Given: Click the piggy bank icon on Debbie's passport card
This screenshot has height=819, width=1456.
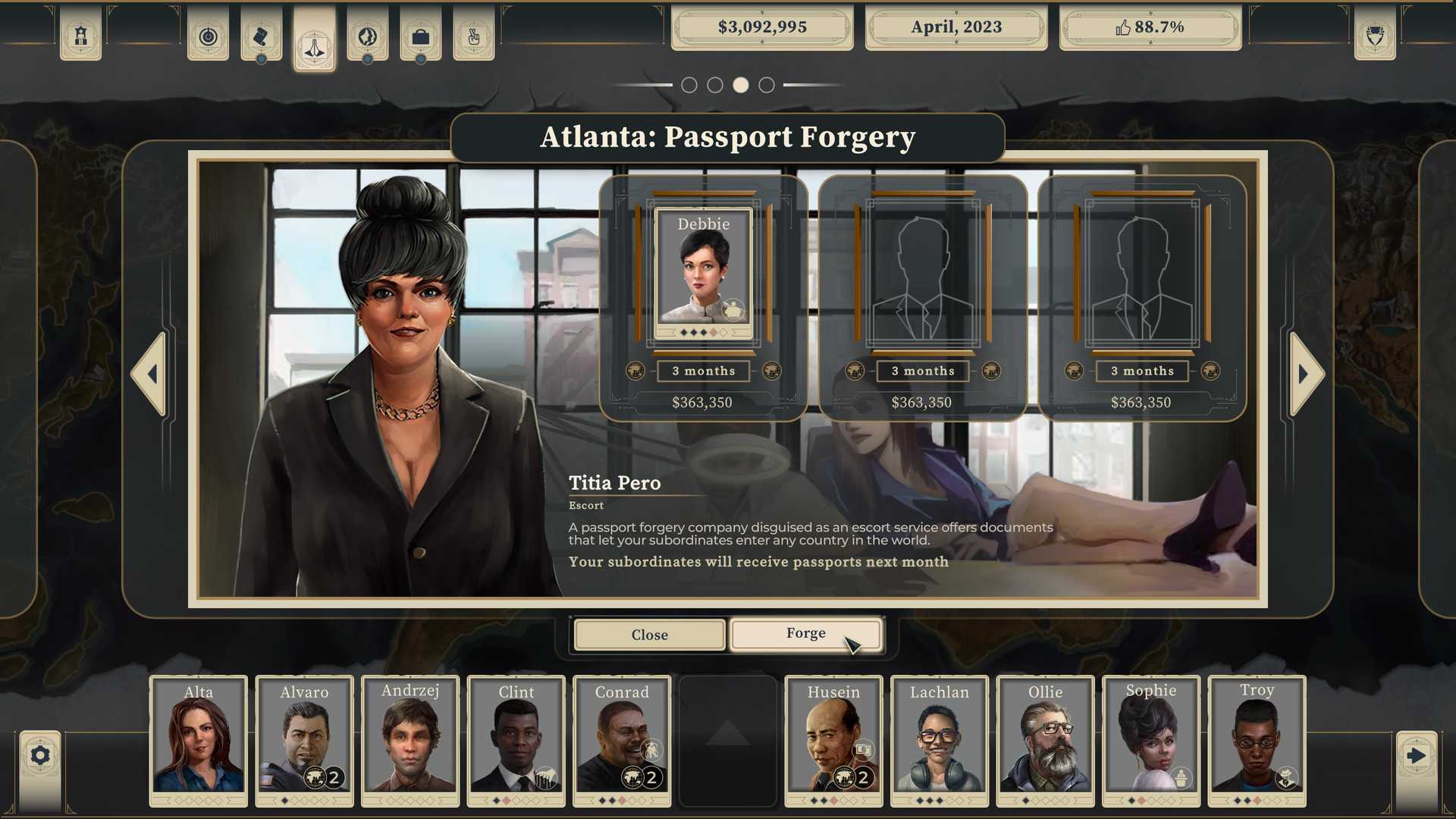Looking at the screenshot, I should pyautogui.click(x=733, y=311).
